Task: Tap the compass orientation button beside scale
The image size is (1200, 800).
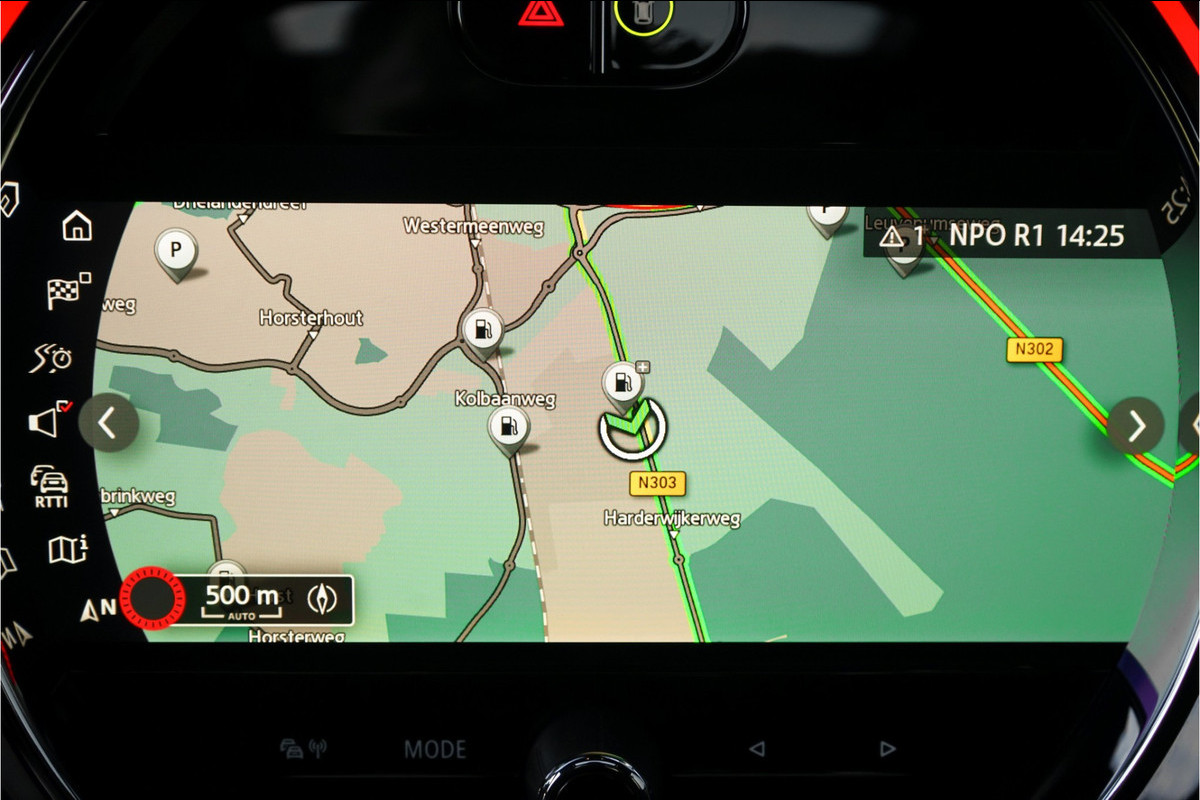Action: pos(323,599)
